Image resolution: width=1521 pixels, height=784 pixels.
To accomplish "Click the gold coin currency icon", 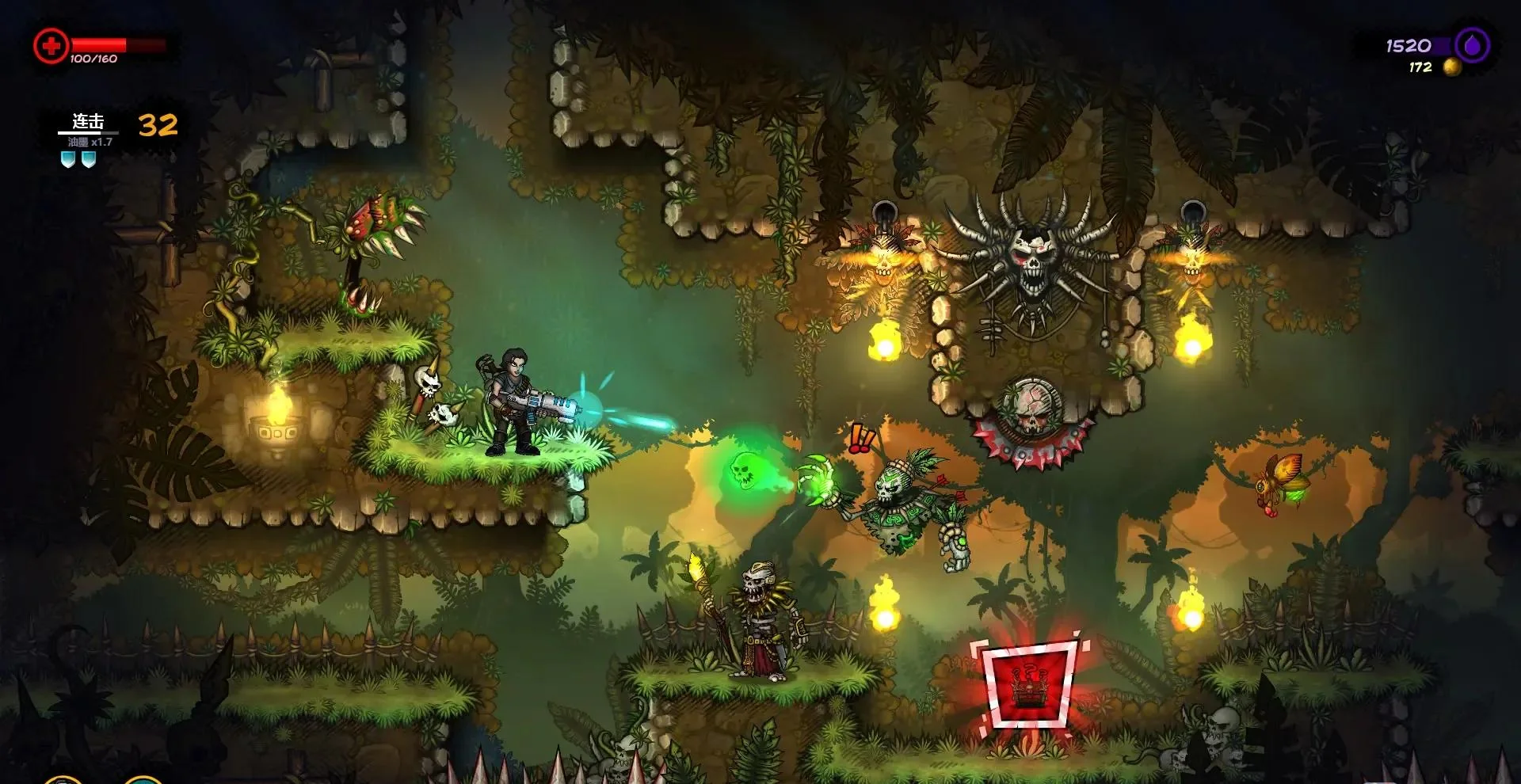I will [1451, 67].
